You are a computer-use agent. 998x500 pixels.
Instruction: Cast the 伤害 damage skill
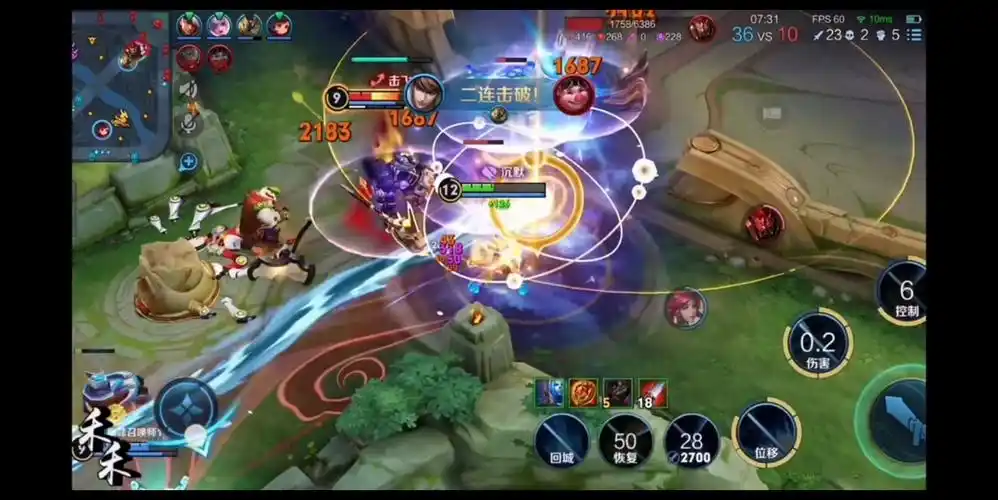[817, 343]
